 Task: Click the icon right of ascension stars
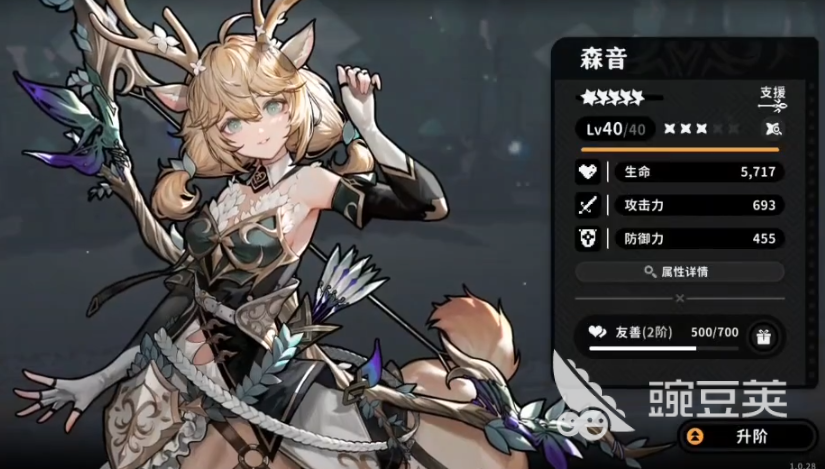[x=772, y=129]
